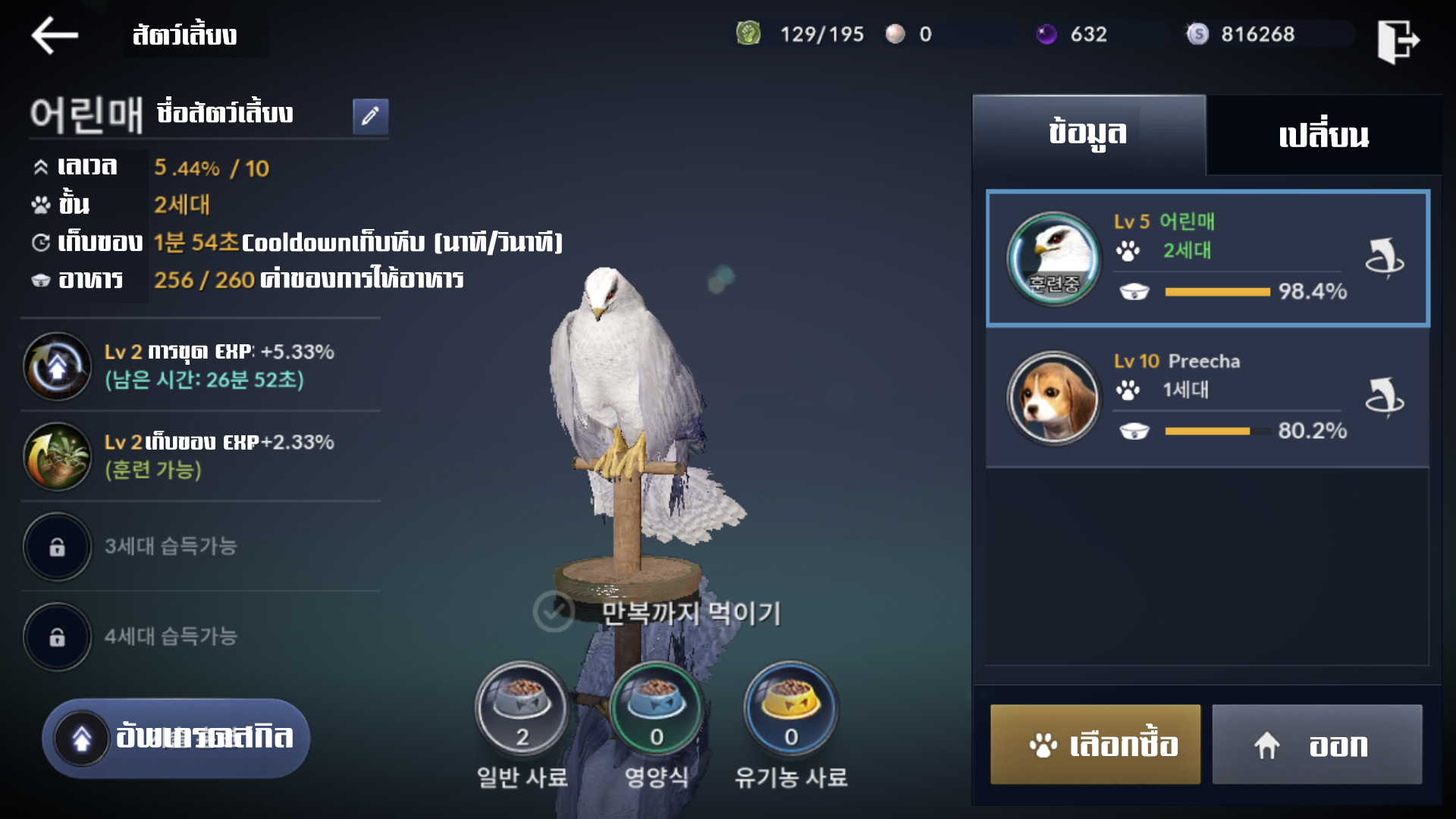Click the exit door icon

click(x=1398, y=41)
